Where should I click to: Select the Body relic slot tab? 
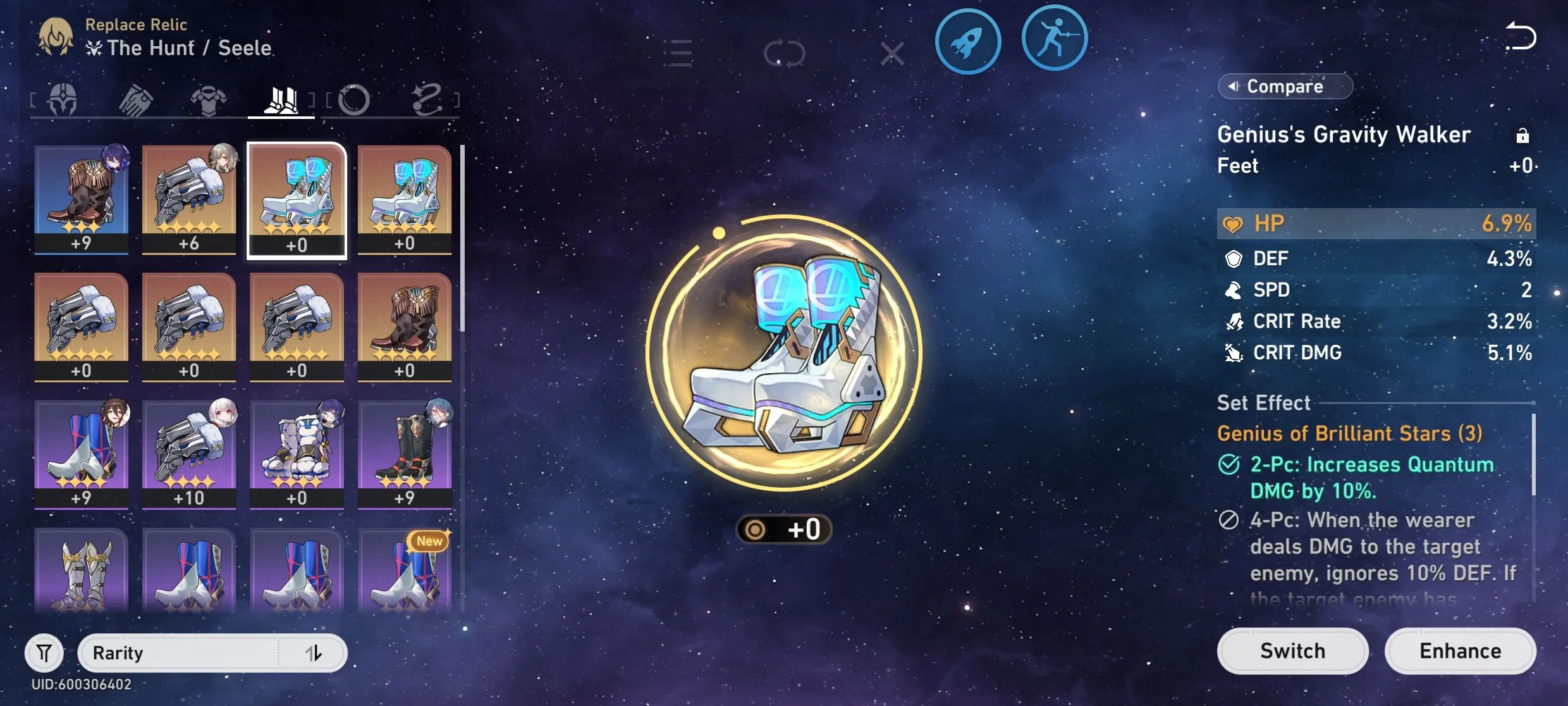coord(210,98)
